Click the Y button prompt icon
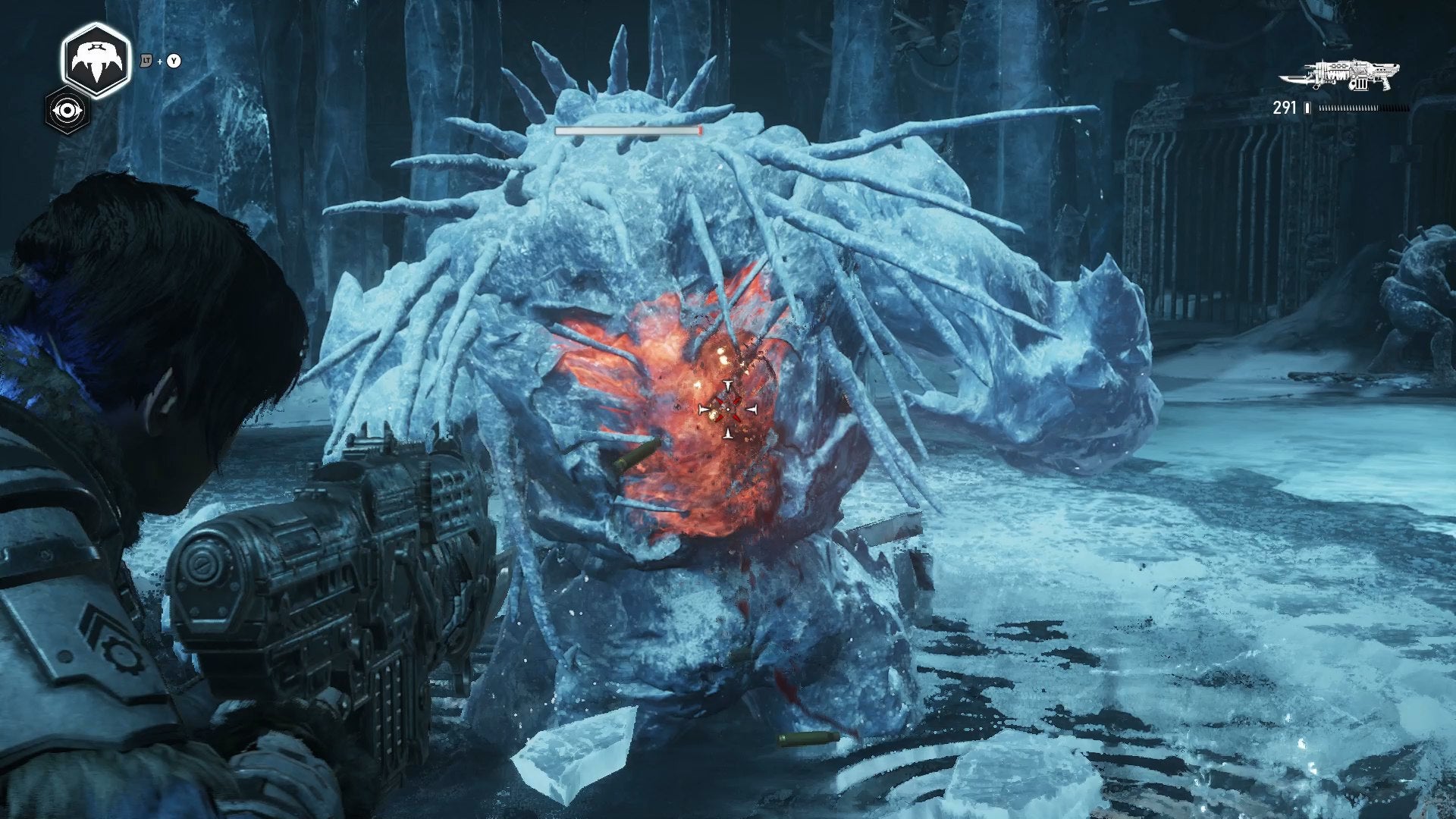 pos(174,60)
